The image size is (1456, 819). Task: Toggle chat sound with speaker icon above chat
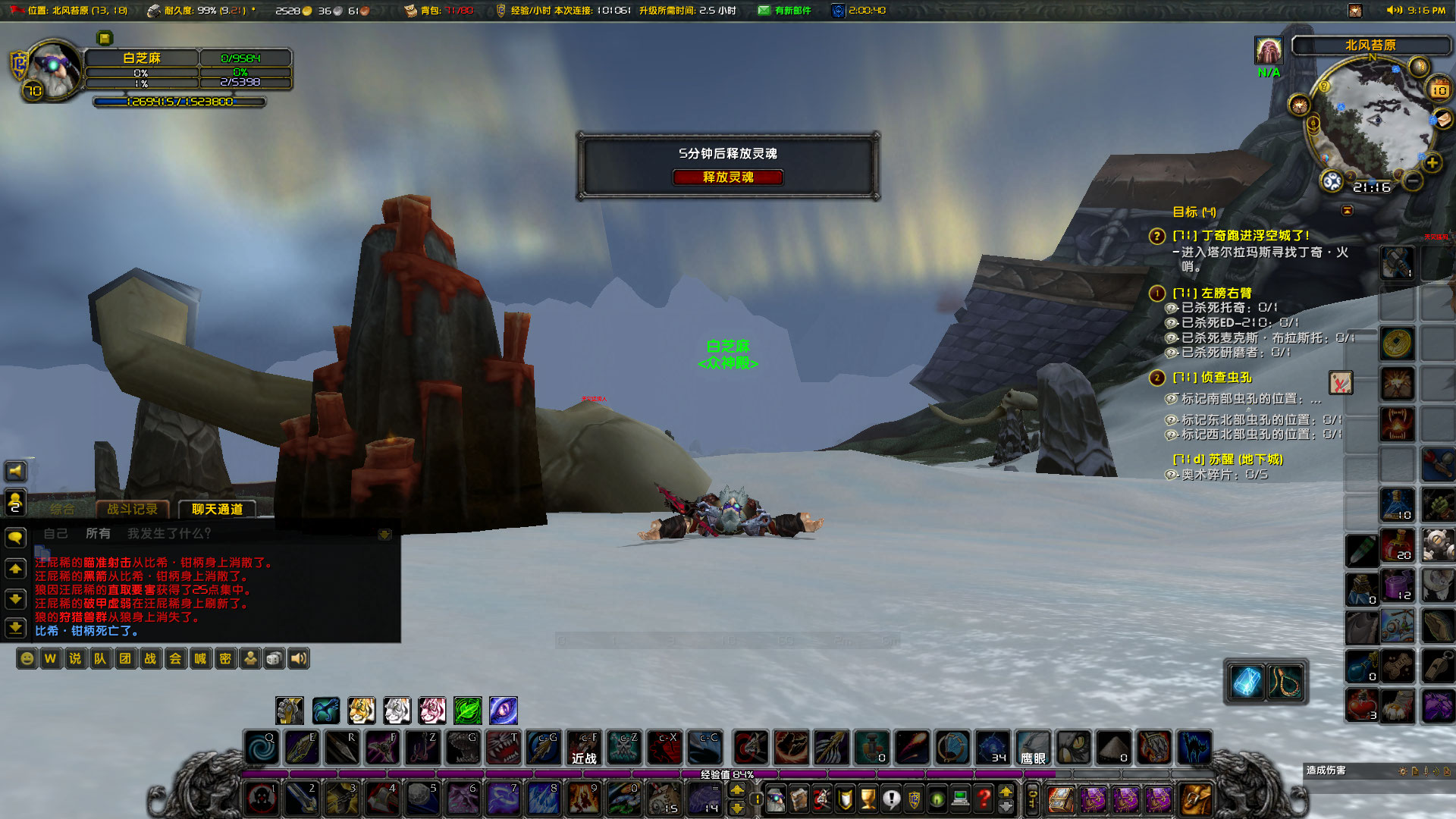[x=15, y=472]
